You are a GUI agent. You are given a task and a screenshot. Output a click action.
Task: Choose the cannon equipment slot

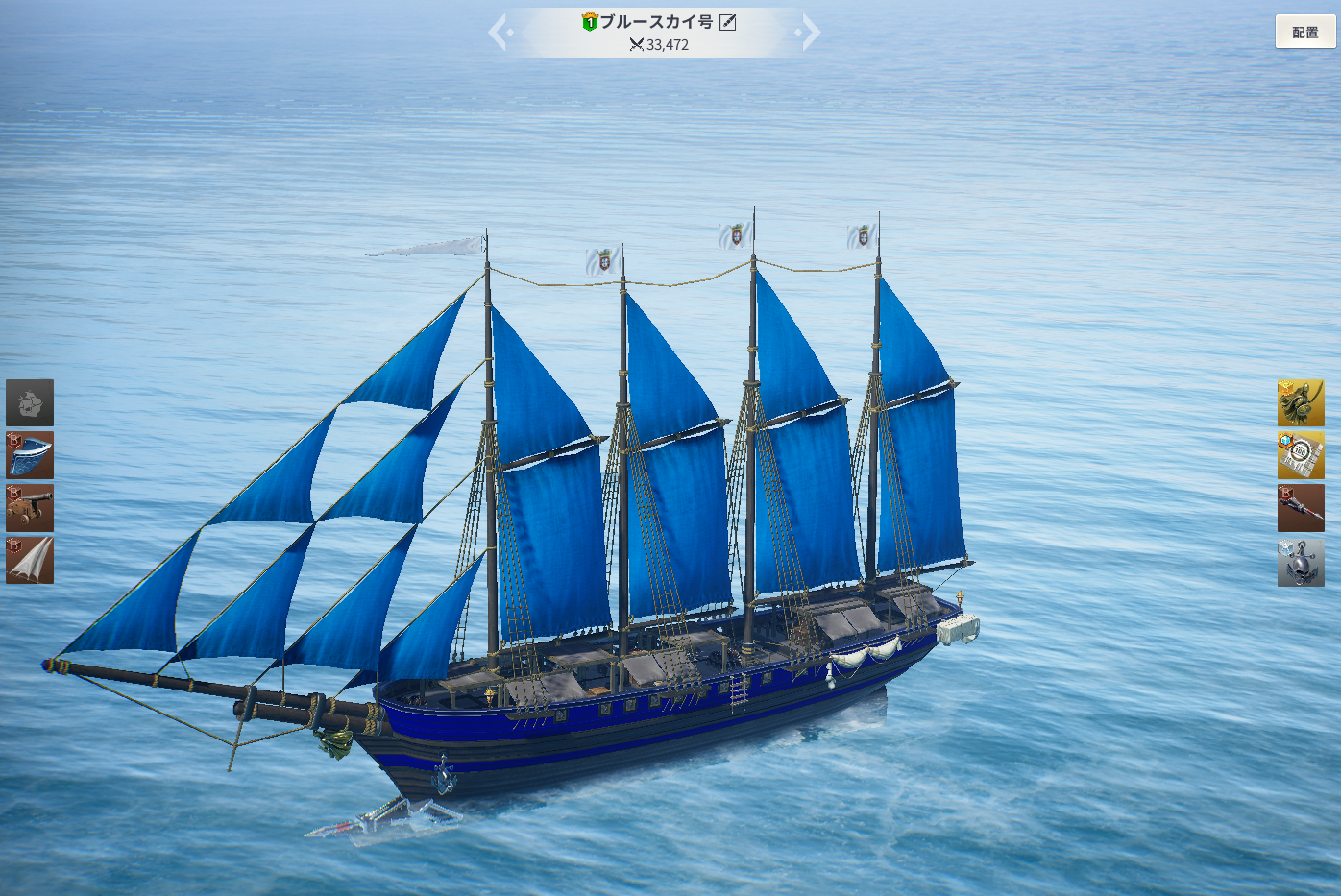[x=30, y=508]
